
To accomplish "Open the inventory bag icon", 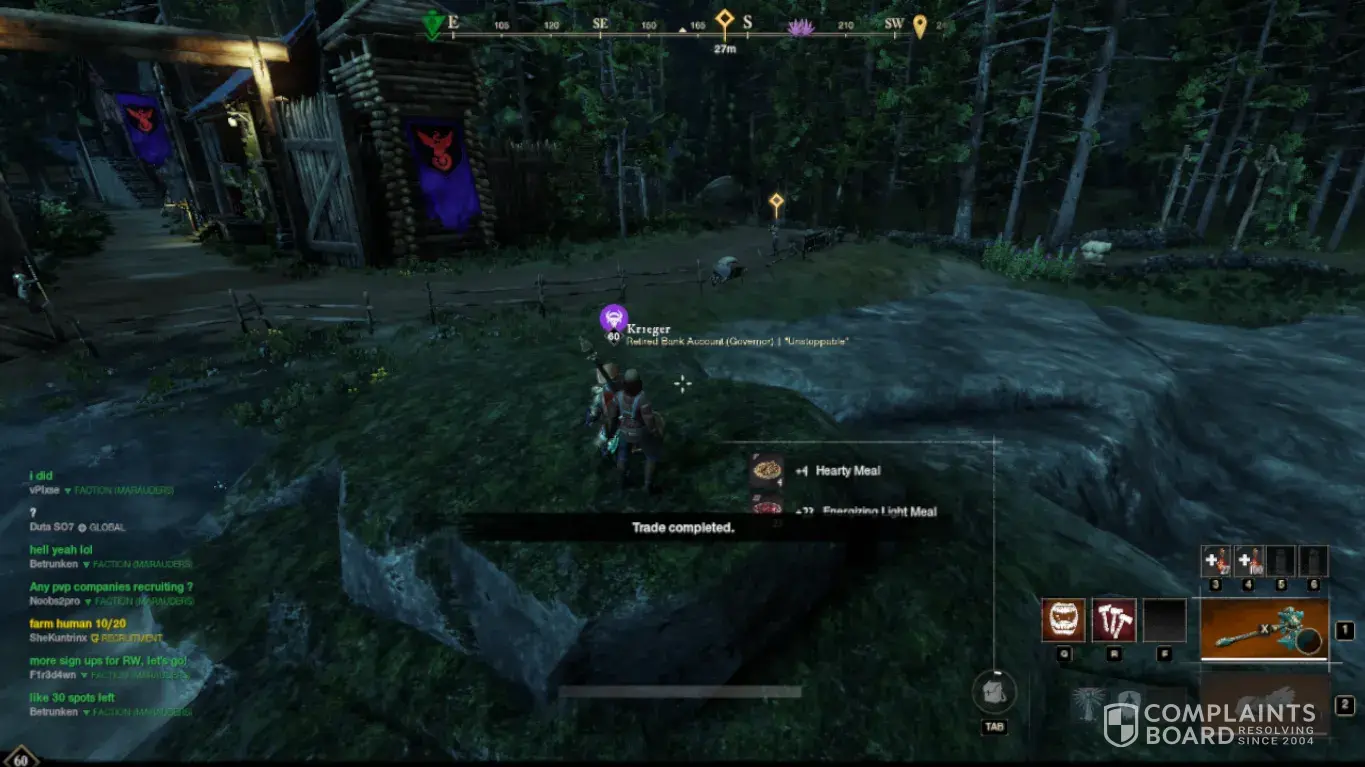I will tap(994, 692).
